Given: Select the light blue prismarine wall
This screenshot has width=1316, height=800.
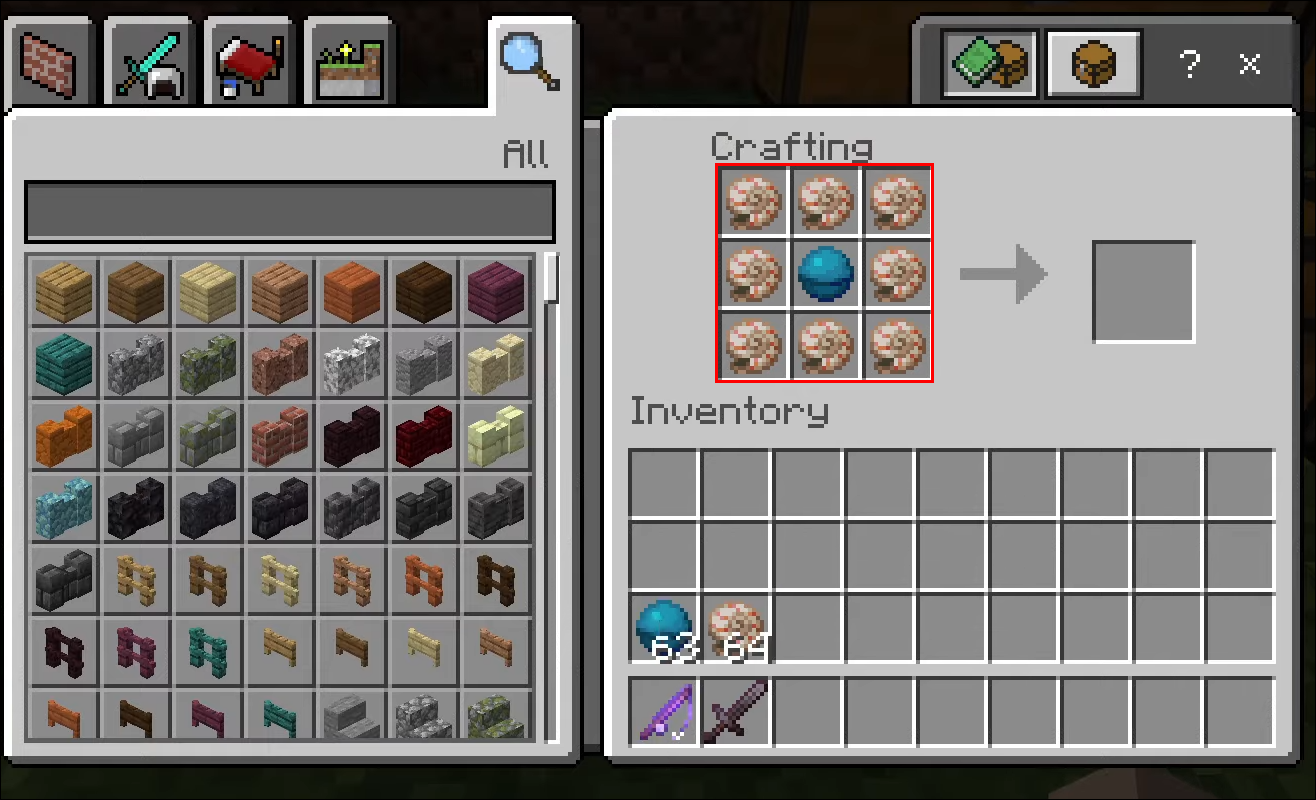Looking at the screenshot, I should click(x=63, y=505).
